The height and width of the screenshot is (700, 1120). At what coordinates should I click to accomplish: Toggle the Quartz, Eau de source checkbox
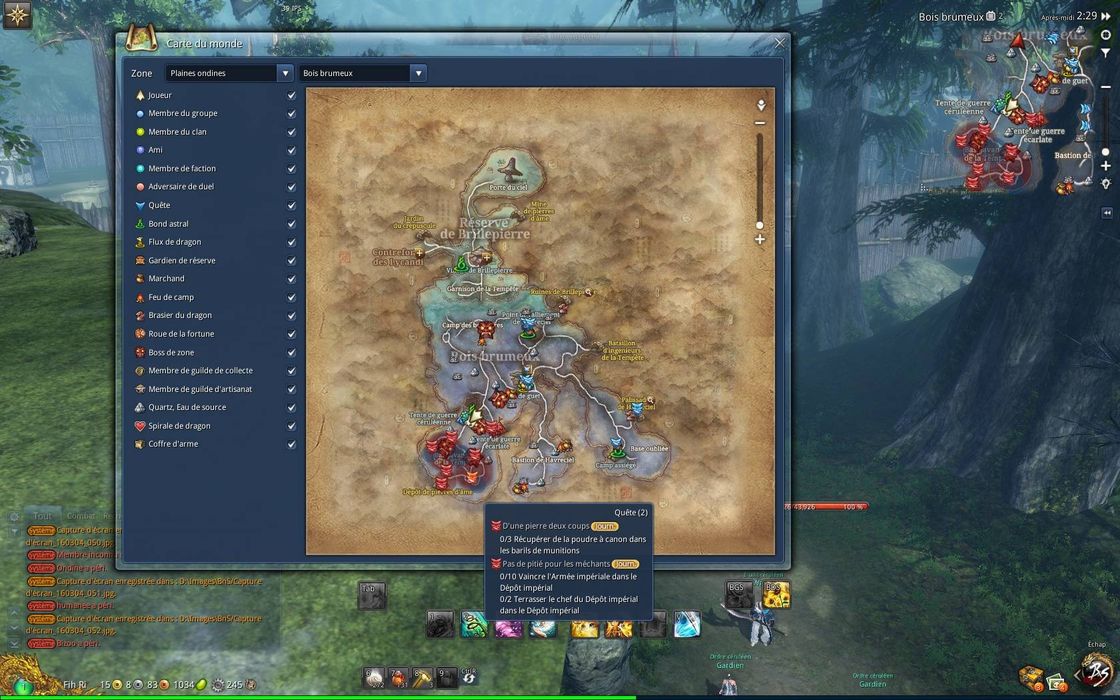tap(292, 407)
